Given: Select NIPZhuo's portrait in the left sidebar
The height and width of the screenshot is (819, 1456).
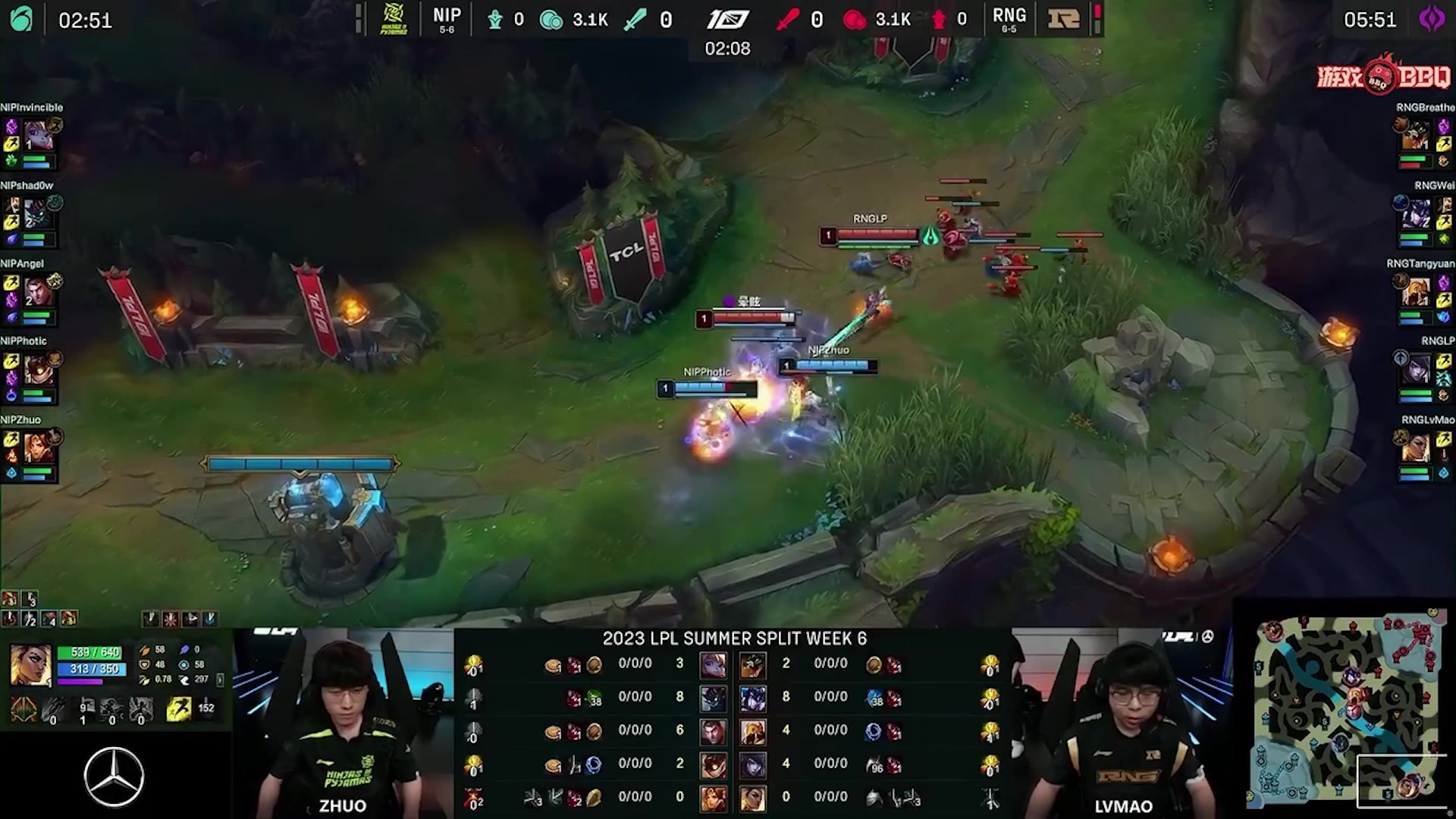Looking at the screenshot, I should [x=36, y=449].
